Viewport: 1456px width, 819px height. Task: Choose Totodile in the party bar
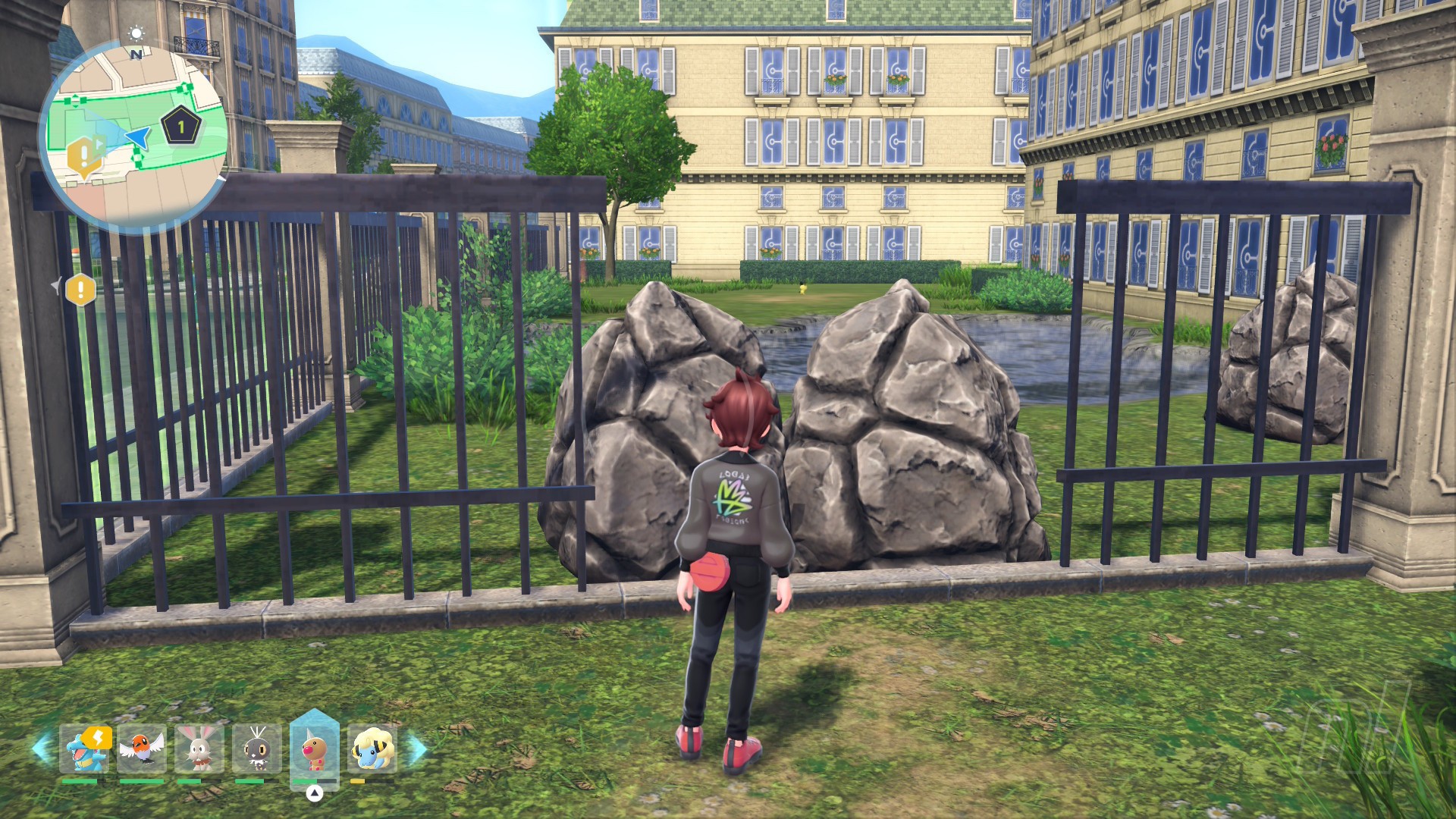(84, 748)
